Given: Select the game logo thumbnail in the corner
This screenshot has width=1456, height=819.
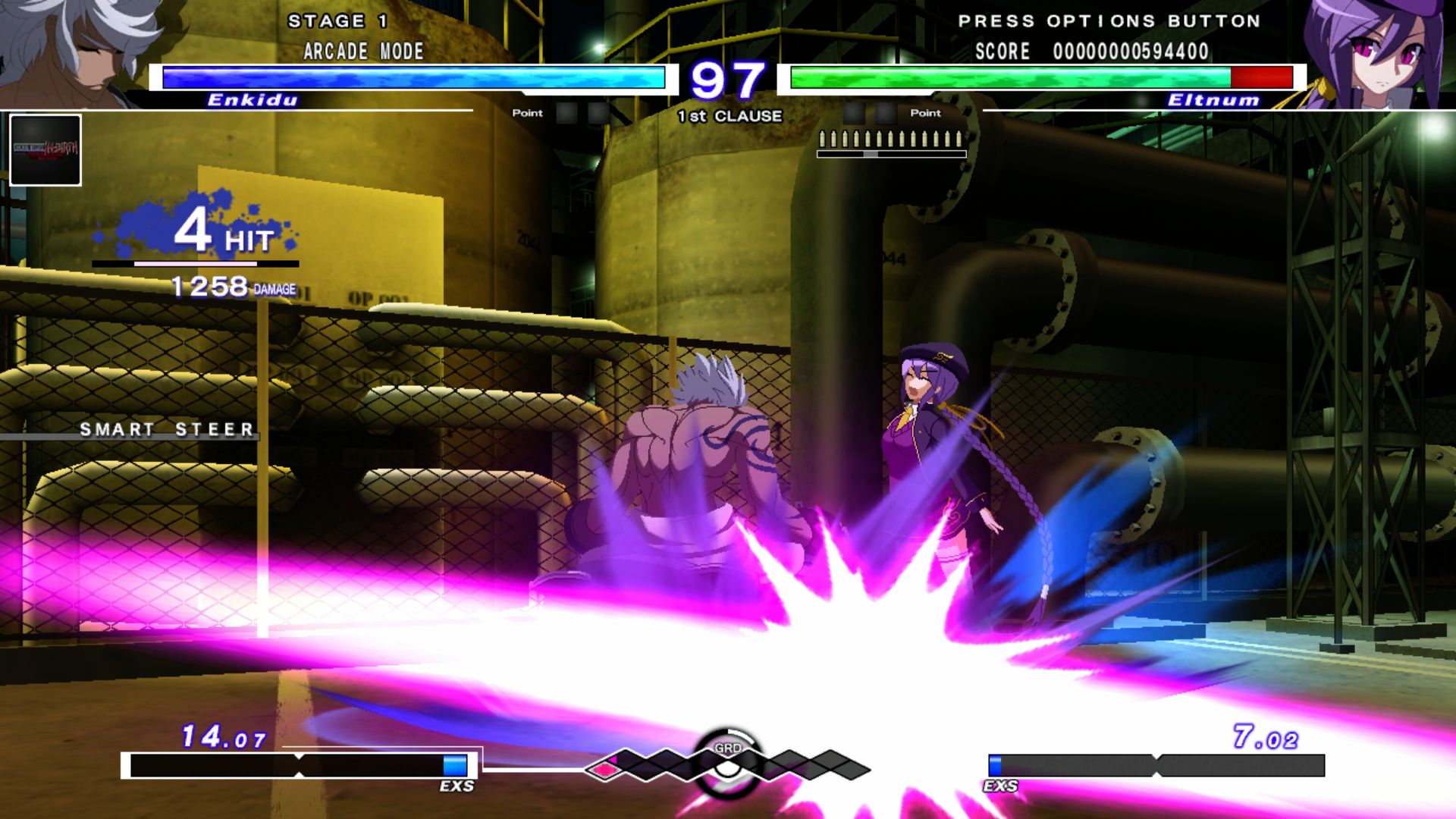Looking at the screenshot, I should 45,148.
